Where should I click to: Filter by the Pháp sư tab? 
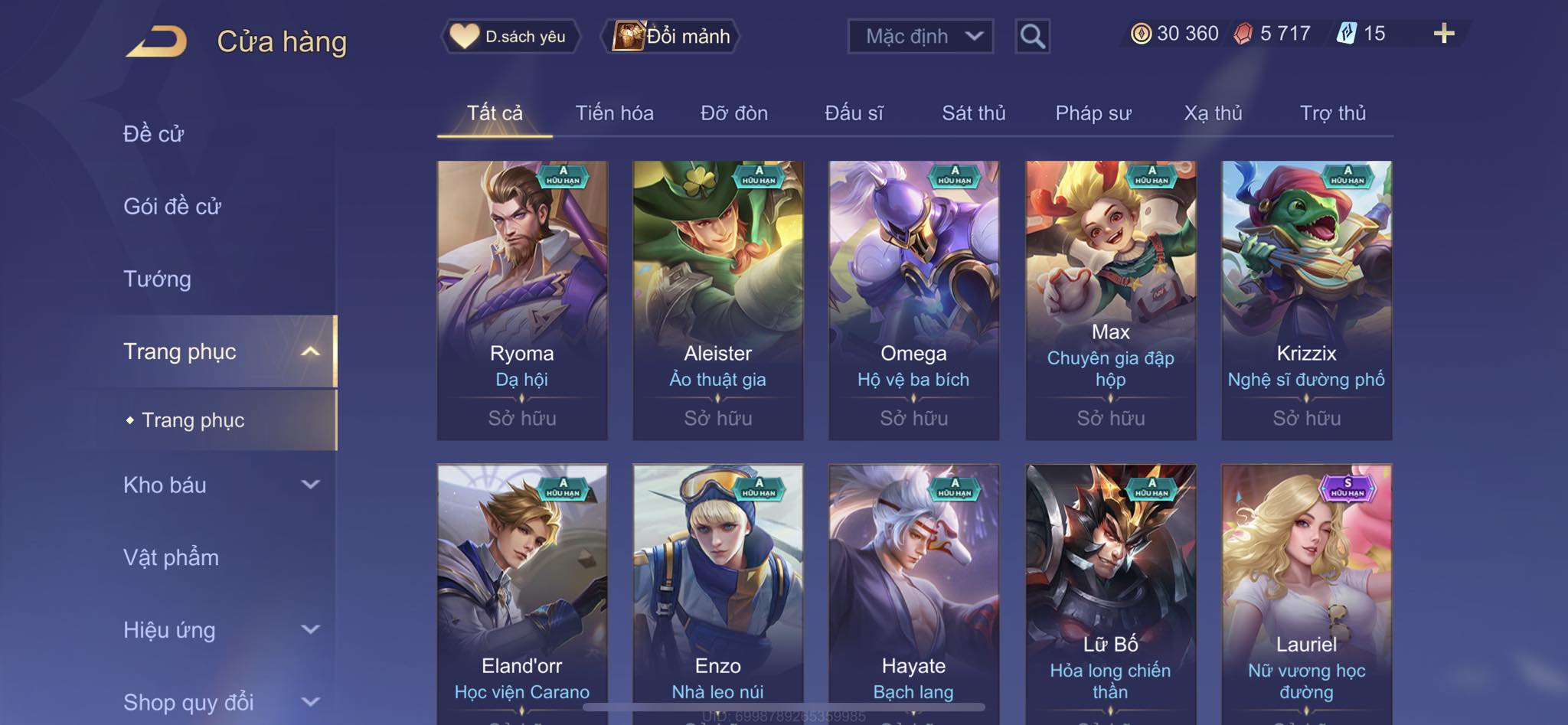[1093, 113]
